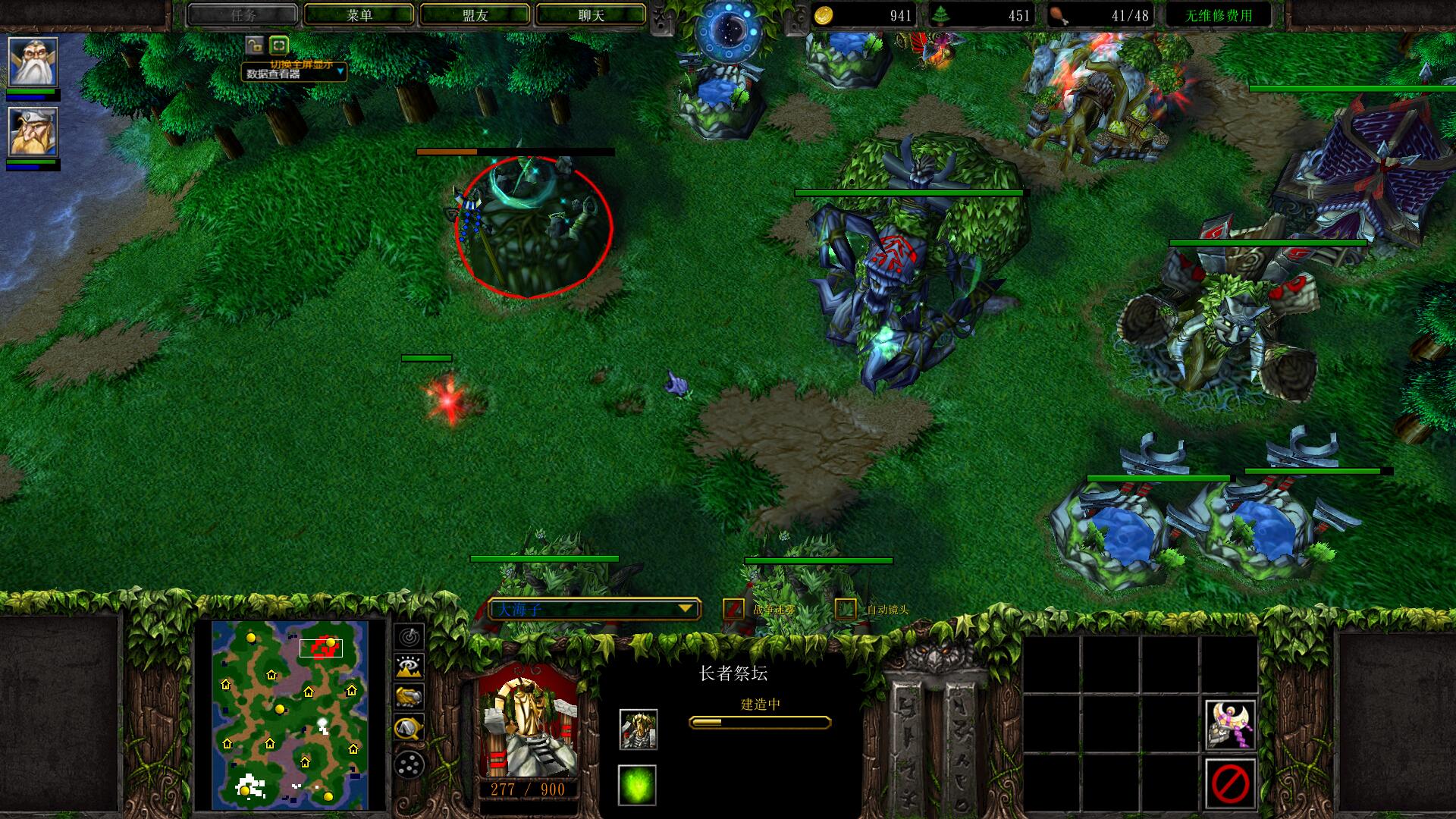Click the formation toggle button with dots
Viewport: 1456px width, 819px height.
[409, 764]
